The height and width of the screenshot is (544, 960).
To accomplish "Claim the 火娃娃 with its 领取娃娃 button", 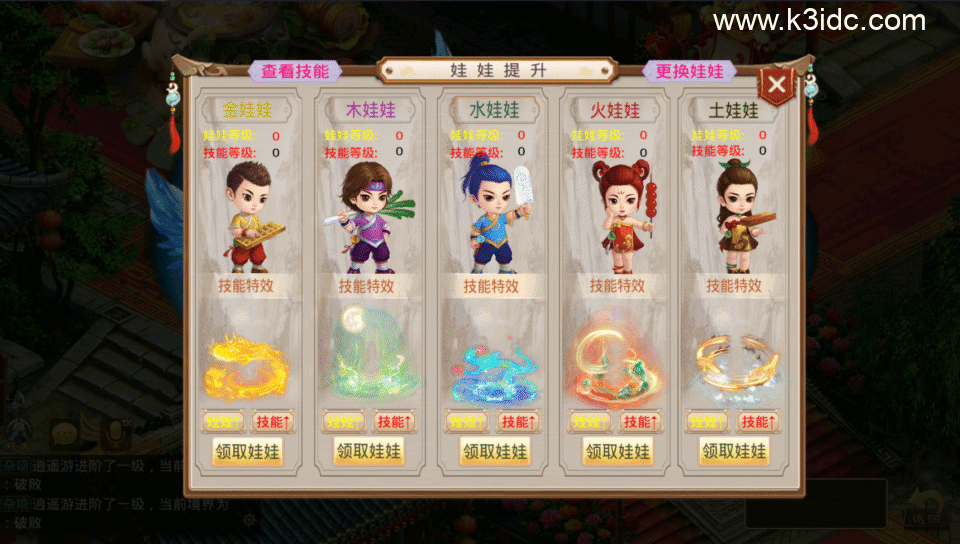I will 618,451.
